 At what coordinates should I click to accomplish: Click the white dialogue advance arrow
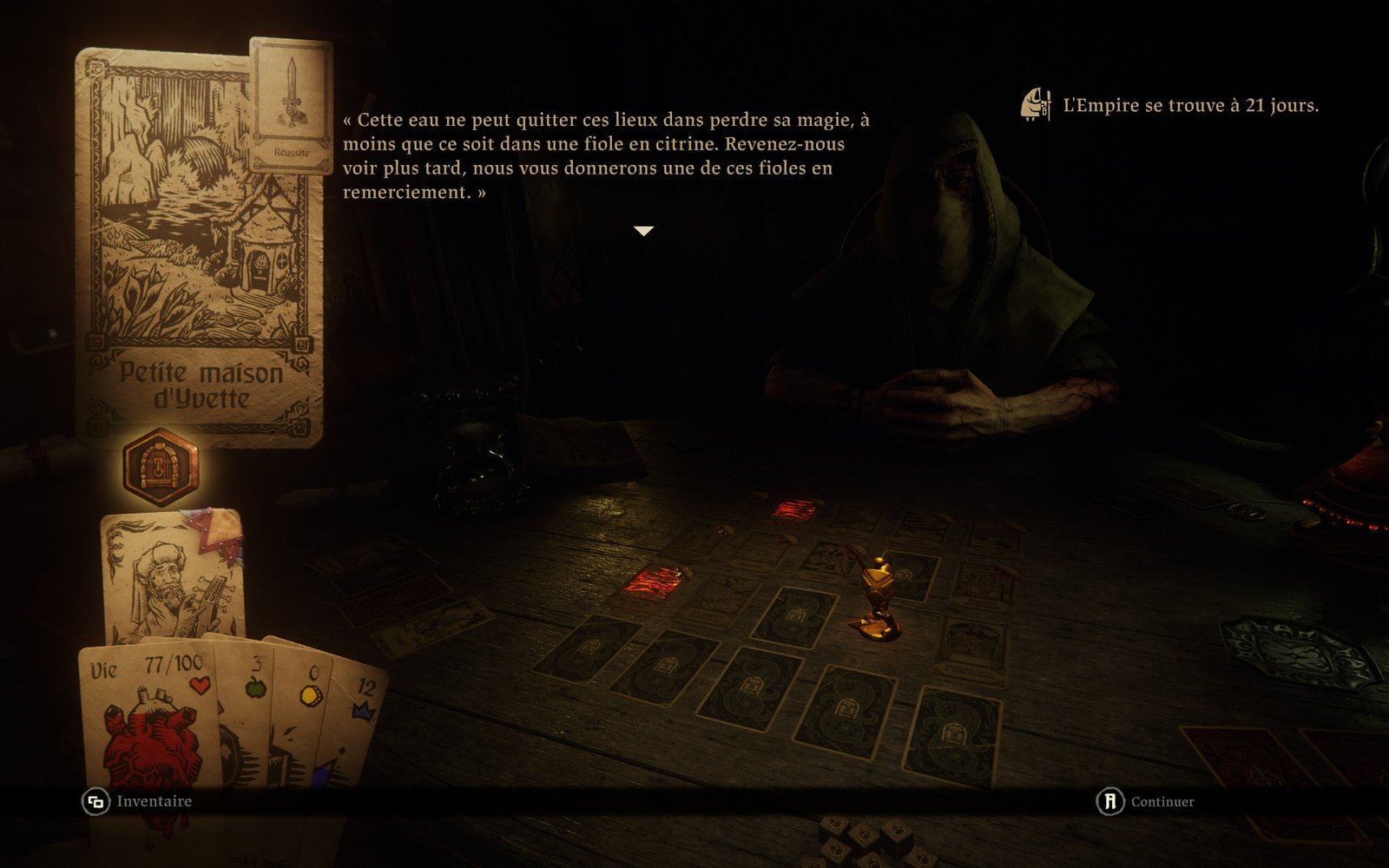click(643, 231)
